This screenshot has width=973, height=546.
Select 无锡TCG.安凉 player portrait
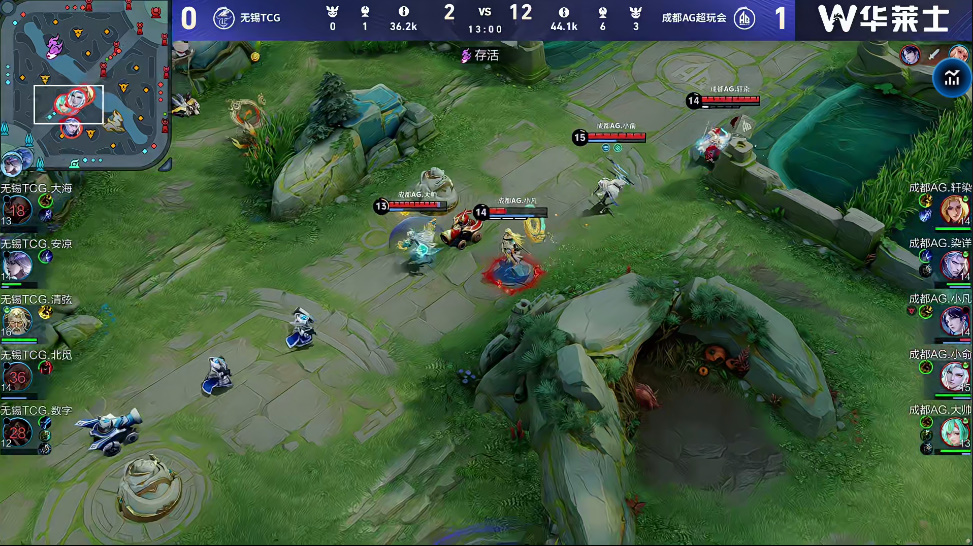17,264
